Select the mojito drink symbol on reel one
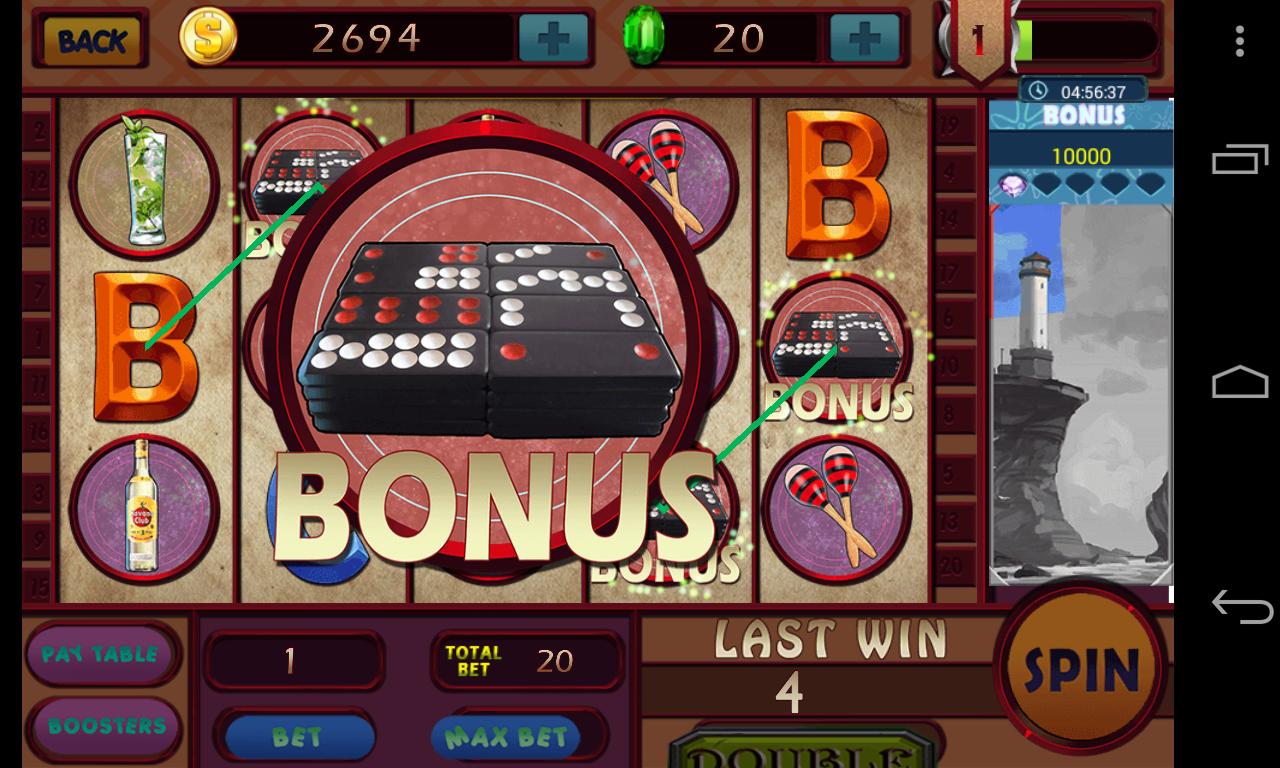Image resolution: width=1280 pixels, height=768 pixels. (x=145, y=185)
